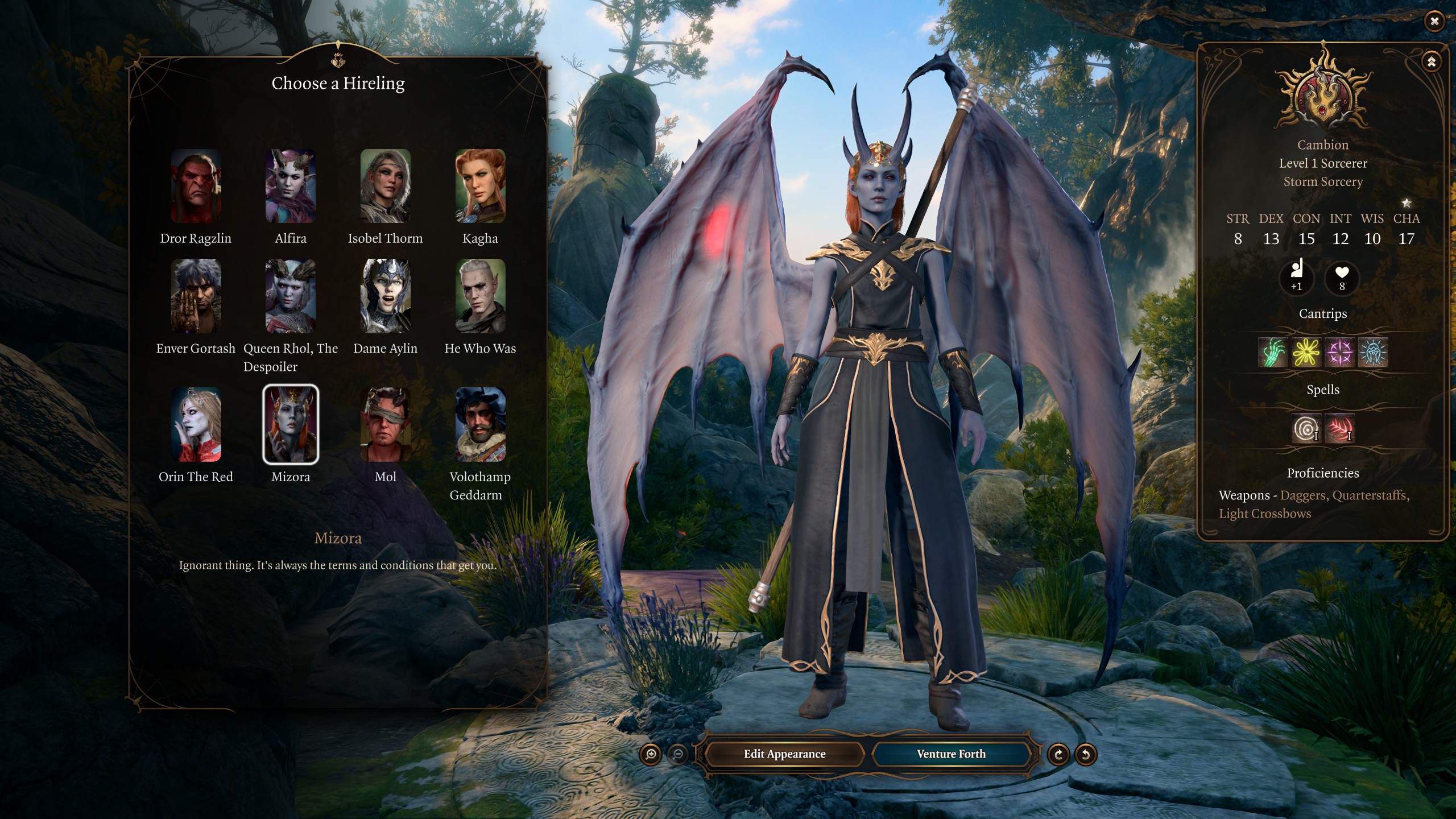This screenshot has width=1456, height=819.
Task: Choose the He Who Was portrait
Action: pos(480,296)
